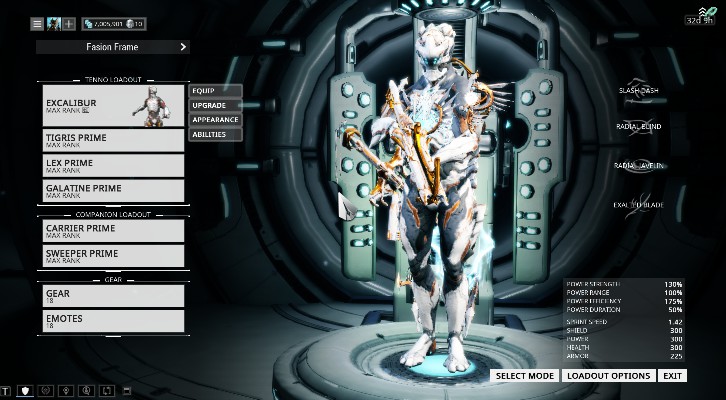Image resolution: width=726 pixels, height=400 pixels.
Task: Select the Lex Prime secondary slot
Action: pyautogui.click(x=113, y=165)
